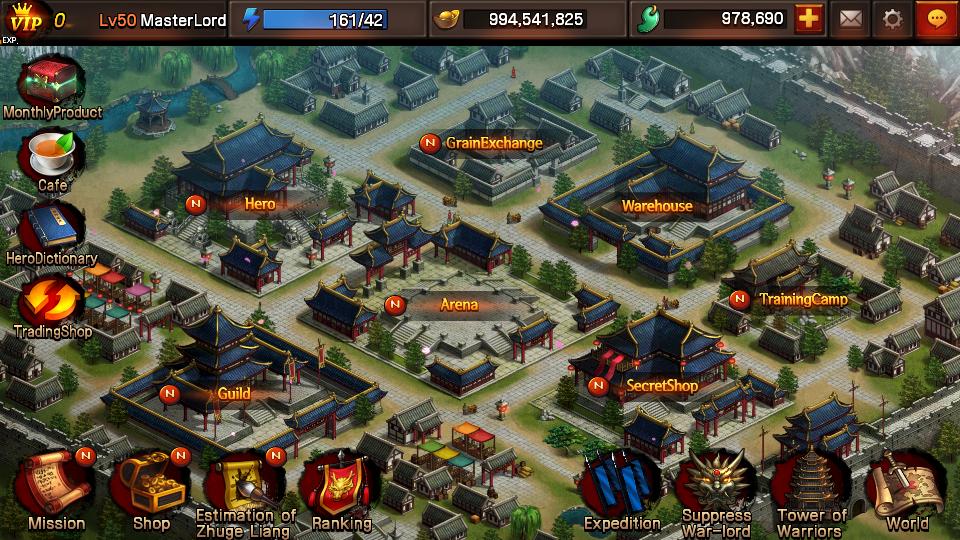Enter the Arena building
This screenshot has height=540, width=960.
(x=459, y=305)
